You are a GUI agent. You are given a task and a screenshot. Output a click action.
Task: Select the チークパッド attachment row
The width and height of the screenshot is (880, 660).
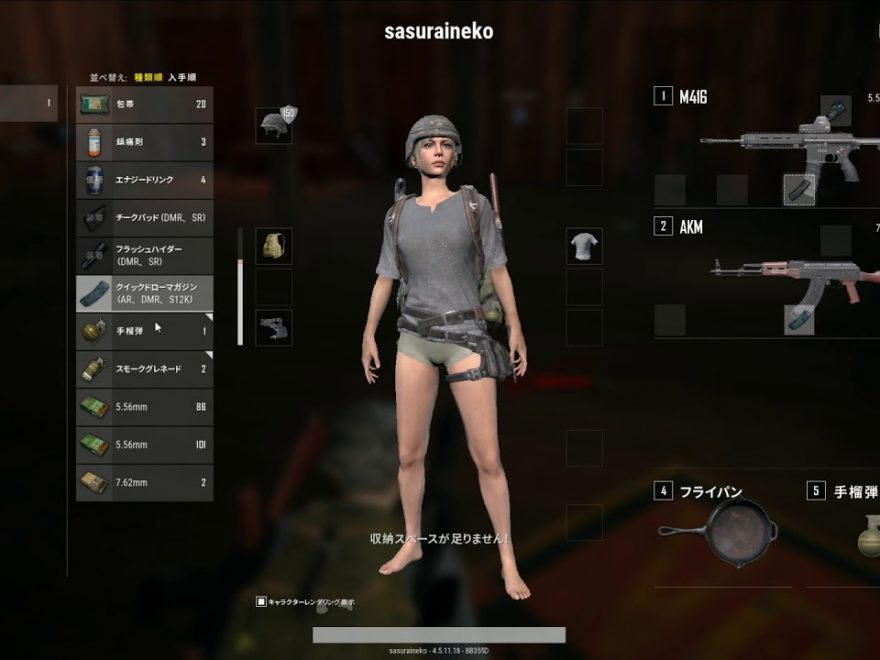click(x=144, y=217)
